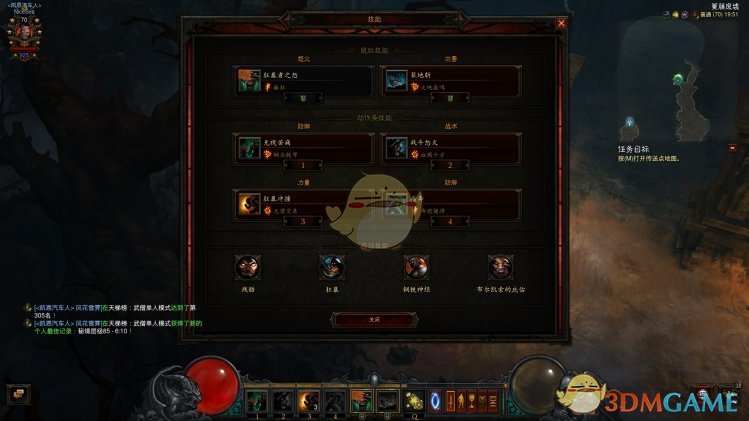Image resolution: width=749 pixels, height=421 pixels.
Task: Open the 狂暴 passive skill
Action: (331, 267)
